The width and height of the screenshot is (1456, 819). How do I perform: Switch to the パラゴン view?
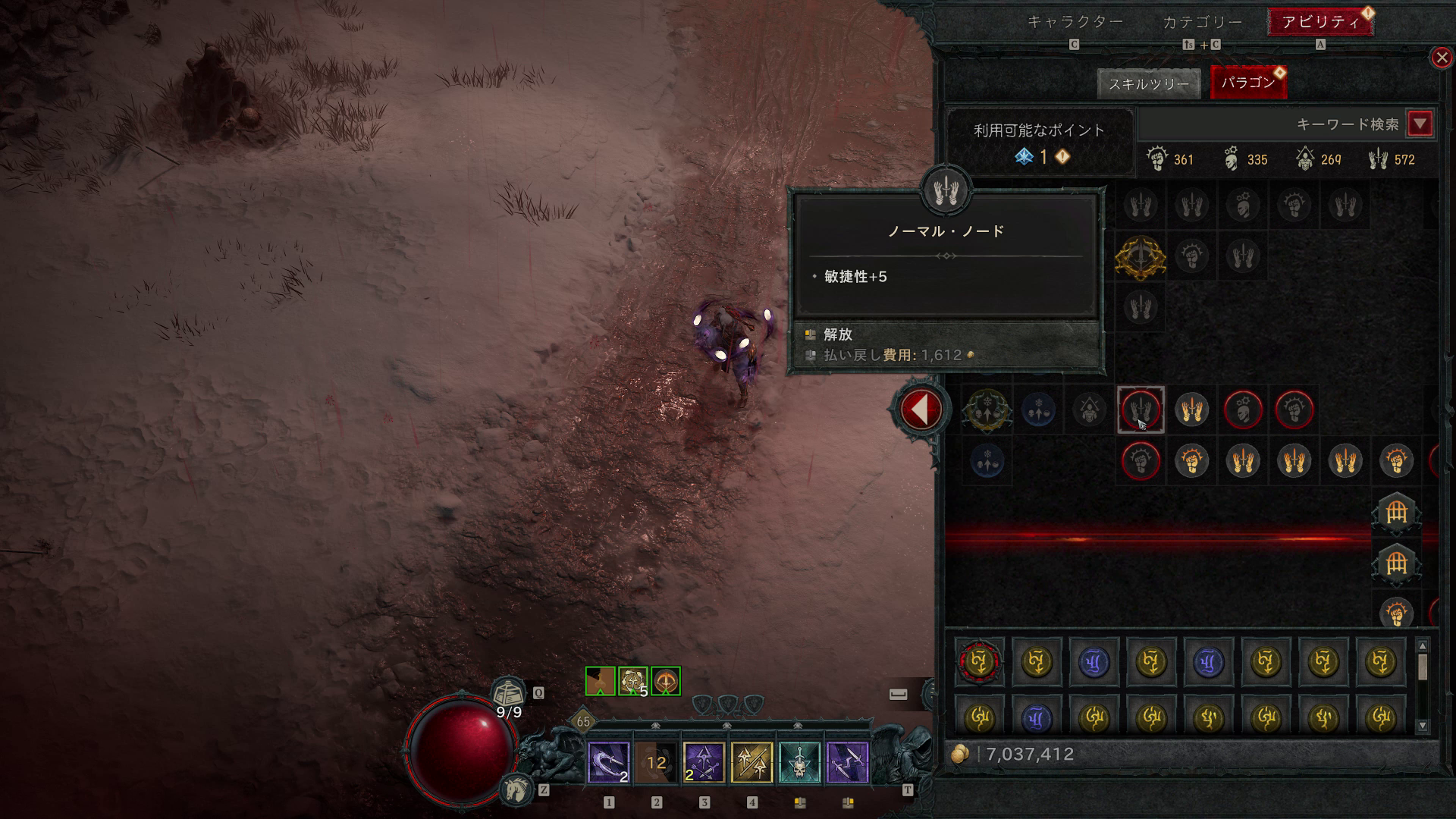point(1247,83)
